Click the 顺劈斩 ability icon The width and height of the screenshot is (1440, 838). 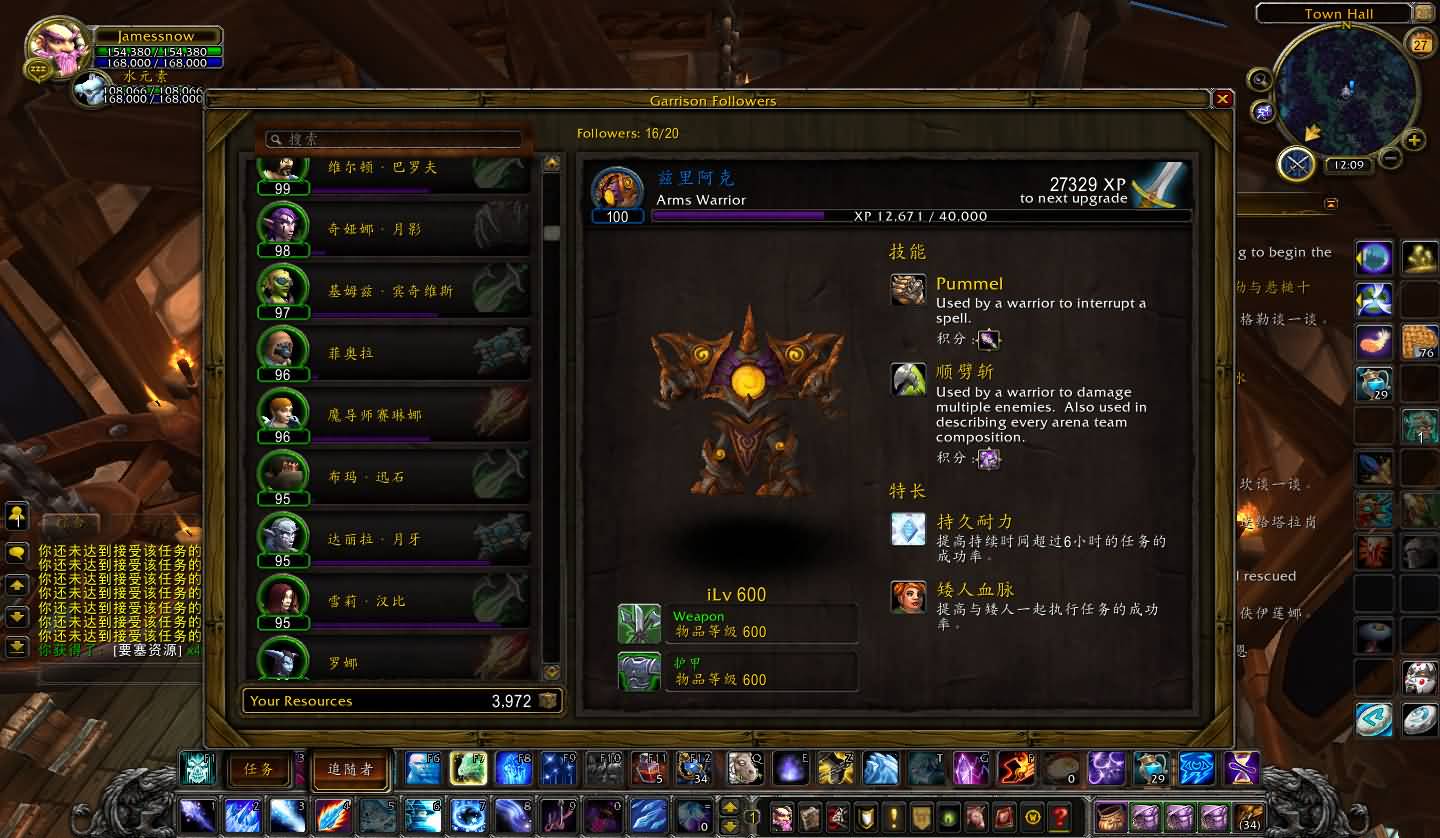click(908, 379)
